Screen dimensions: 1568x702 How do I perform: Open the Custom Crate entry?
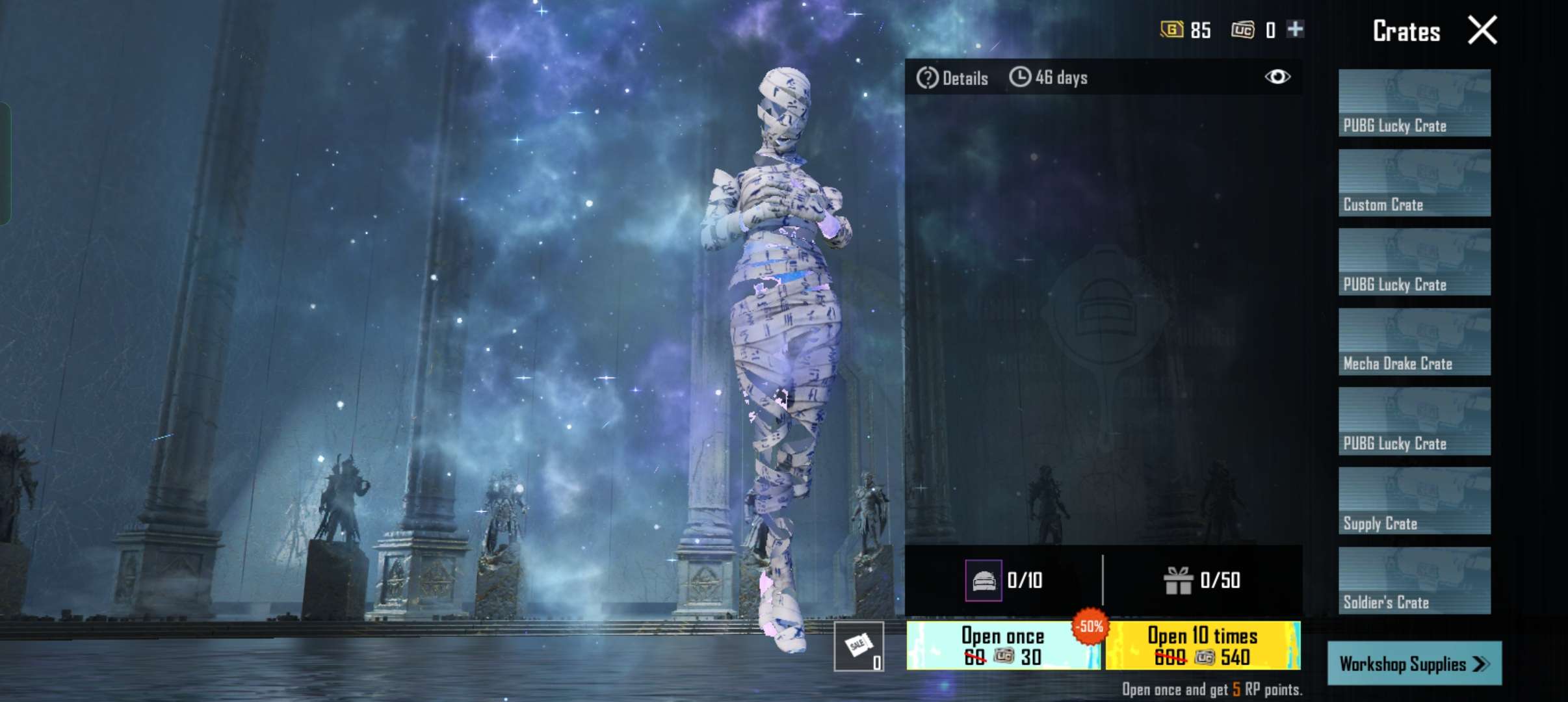(1414, 182)
